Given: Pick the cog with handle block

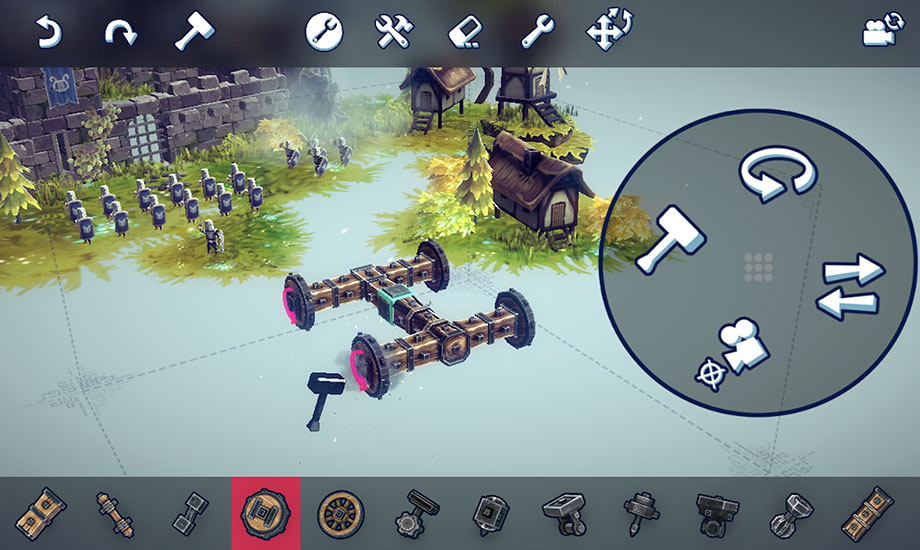Looking at the screenshot, I should pyautogui.click(x=416, y=513).
